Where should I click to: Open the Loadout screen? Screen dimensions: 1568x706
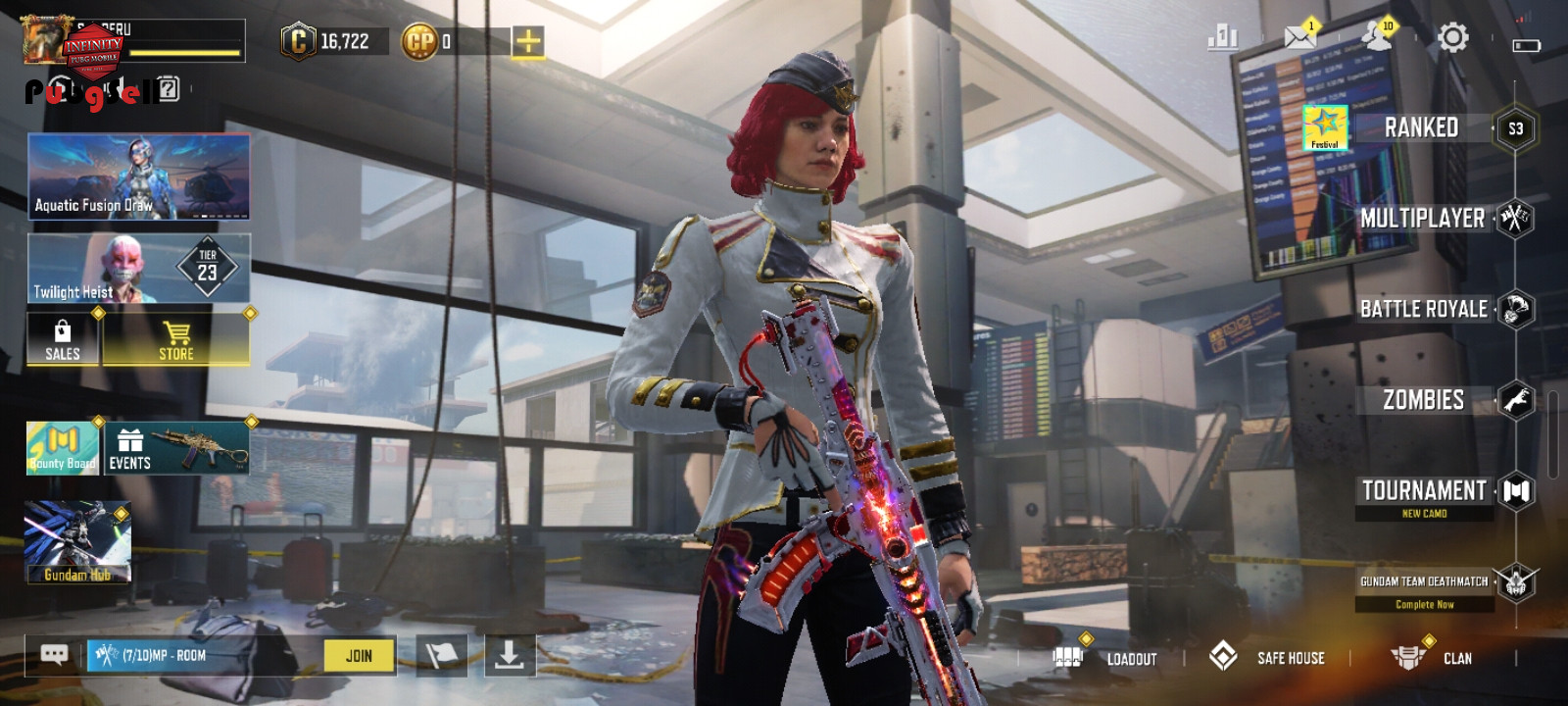[x=1107, y=658]
